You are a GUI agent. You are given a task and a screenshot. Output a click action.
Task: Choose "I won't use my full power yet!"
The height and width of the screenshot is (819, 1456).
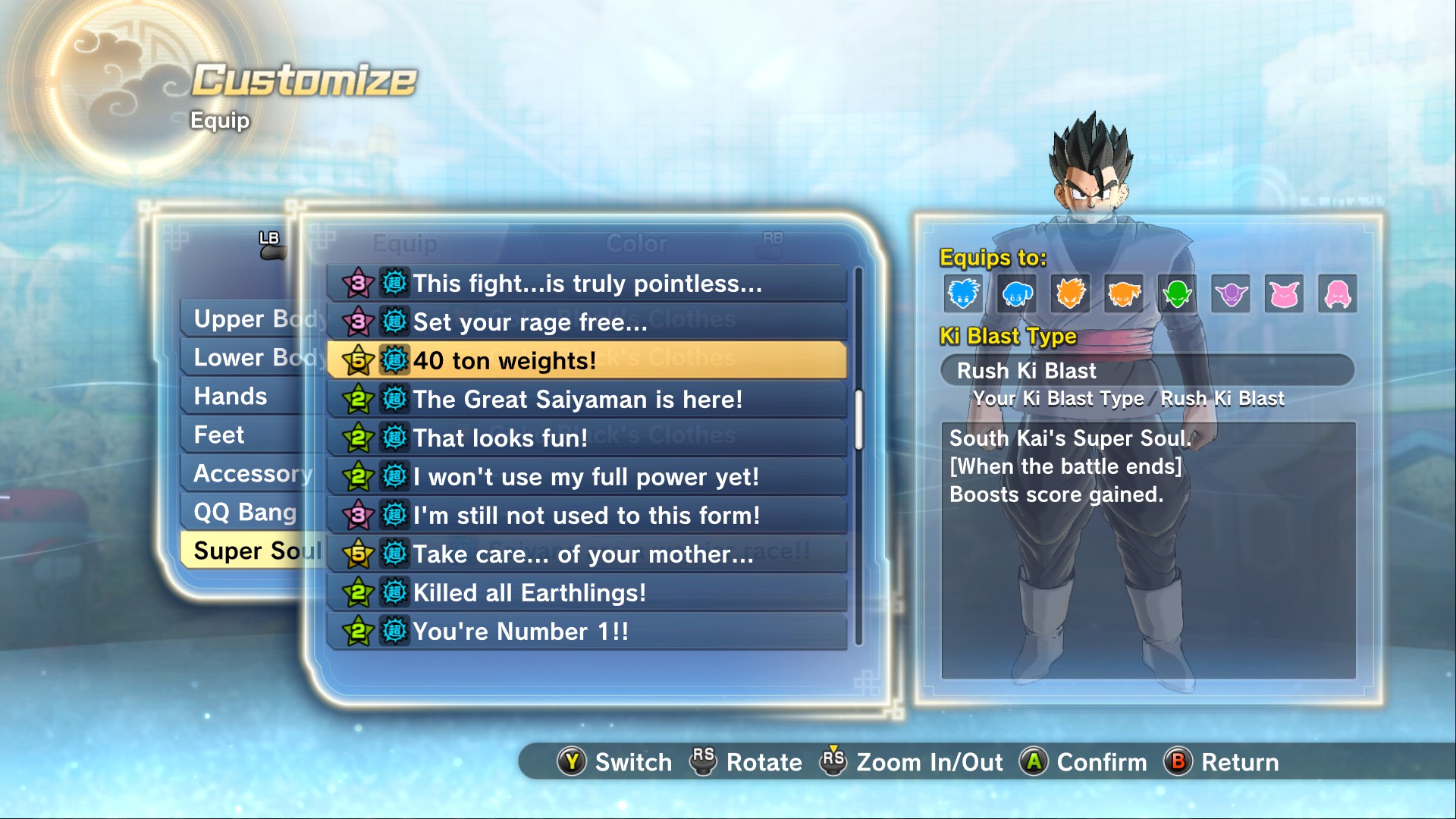tap(586, 477)
